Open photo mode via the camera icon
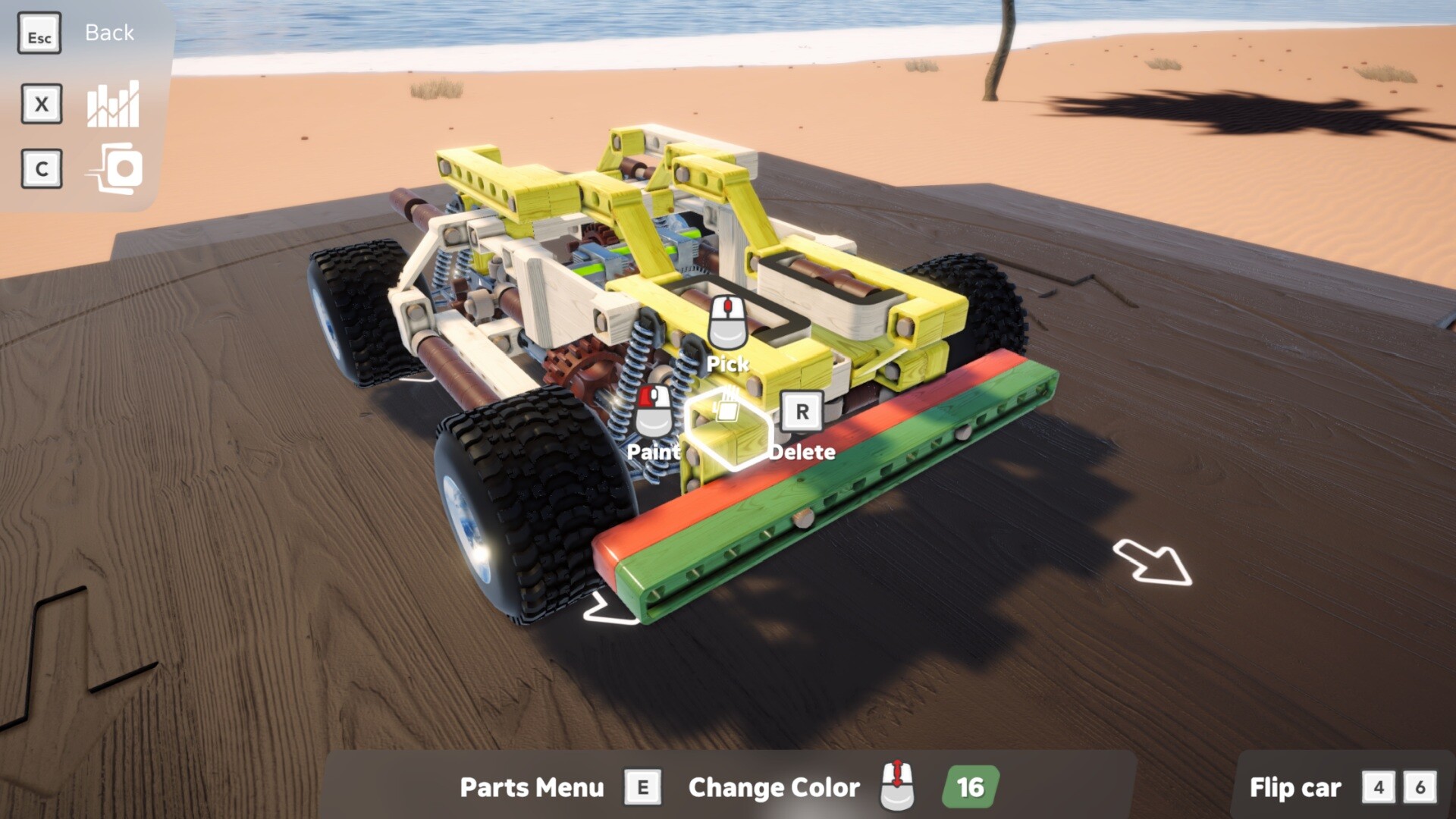The image size is (1456, 819). pyautogui.click(x=114, y=168)
